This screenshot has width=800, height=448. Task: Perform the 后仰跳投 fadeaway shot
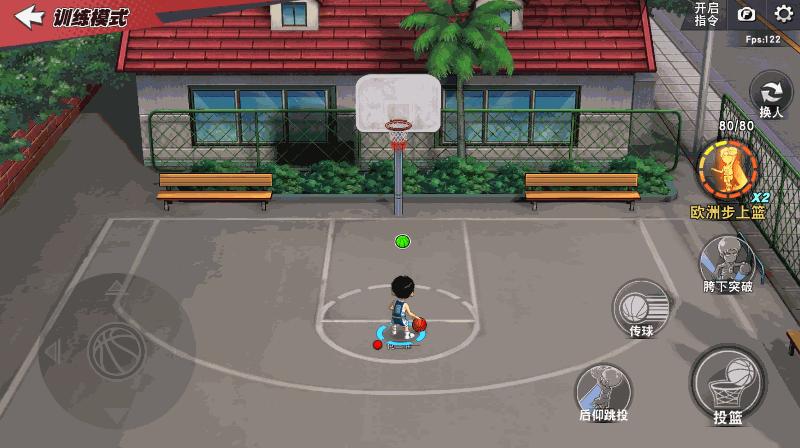(604, 390)
